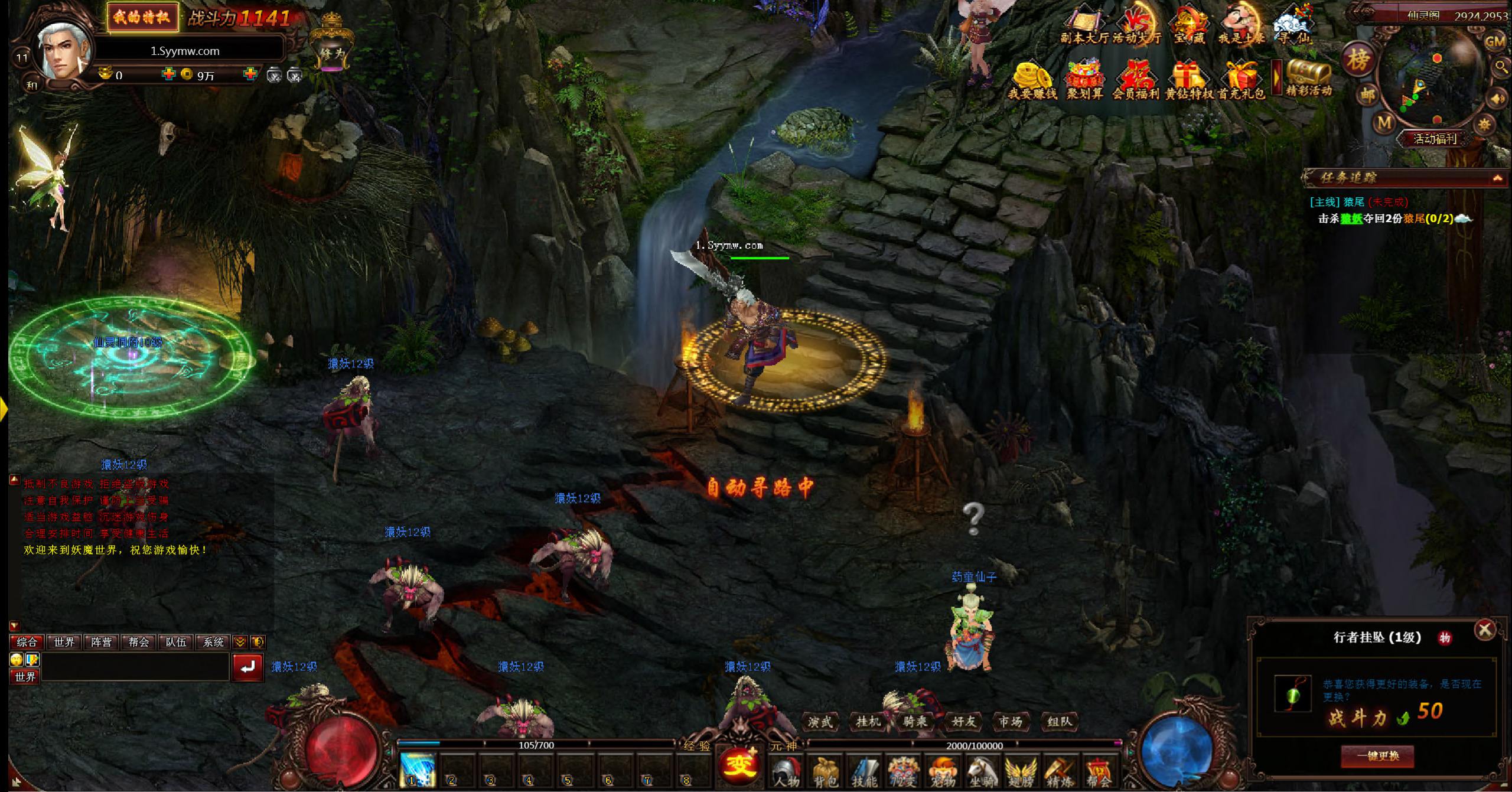Screen dimensions: 1512x792
Task: Click the 我的特权 privileges button
Action: pyautogui.click(x=142, y=17)
